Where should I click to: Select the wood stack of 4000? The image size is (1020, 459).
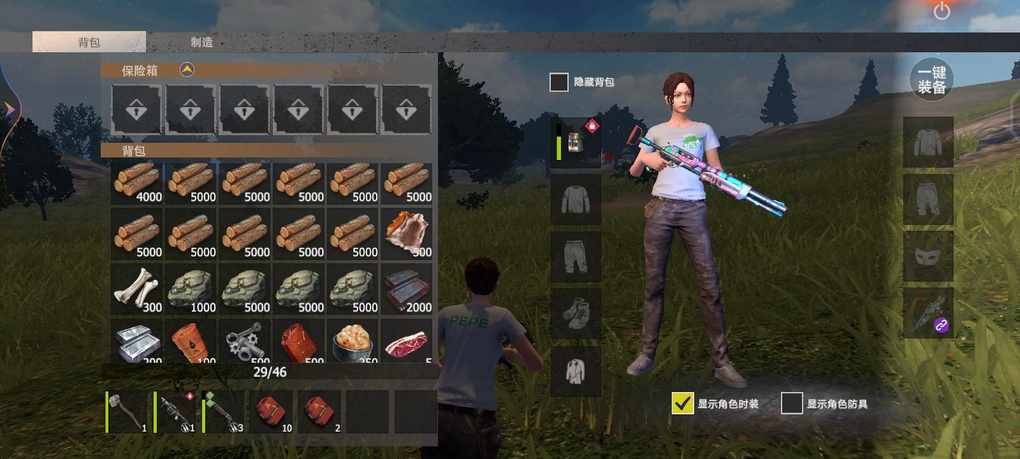[x=137, y=183]
